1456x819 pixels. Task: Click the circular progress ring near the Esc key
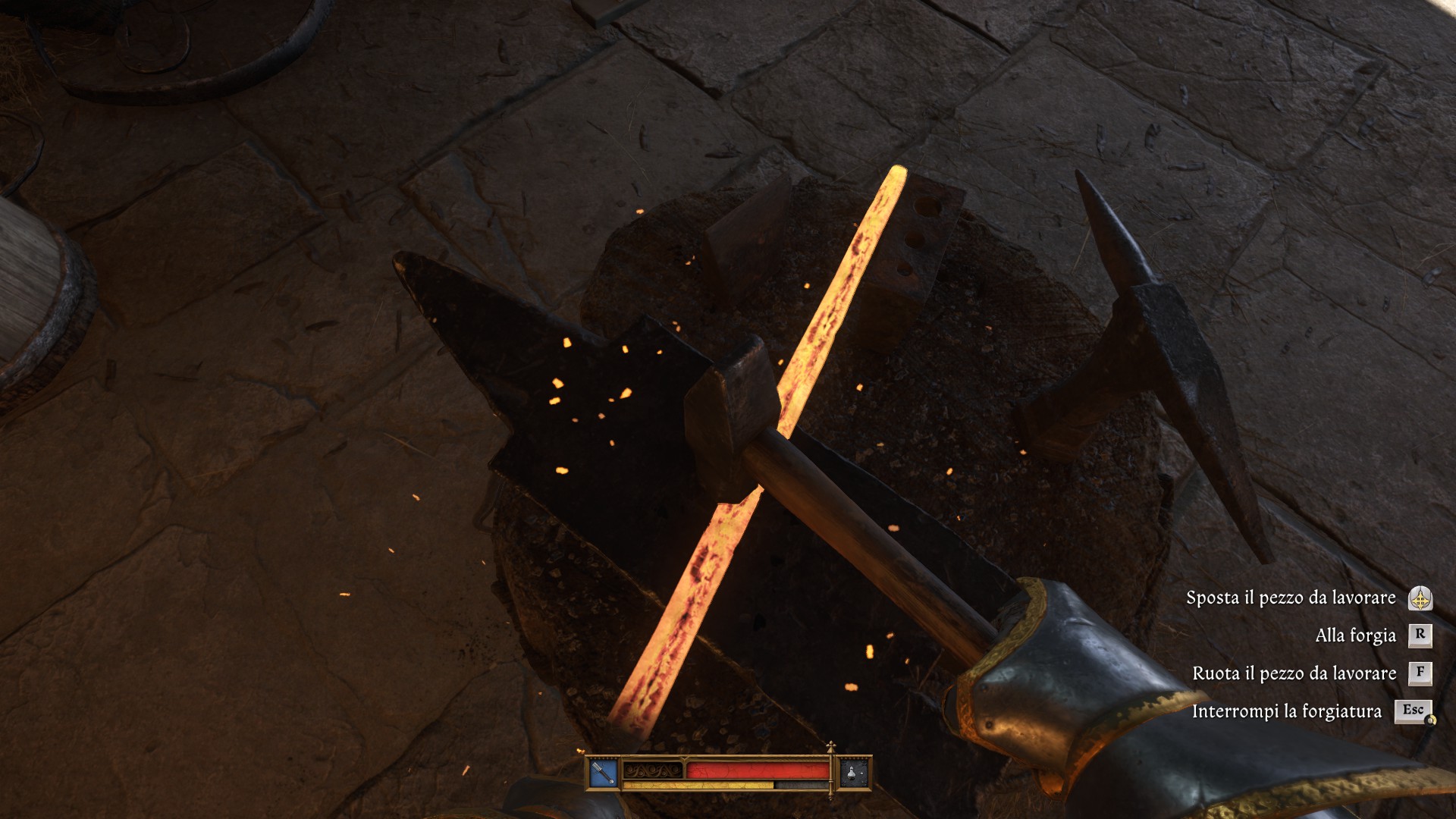(1431, 720)
